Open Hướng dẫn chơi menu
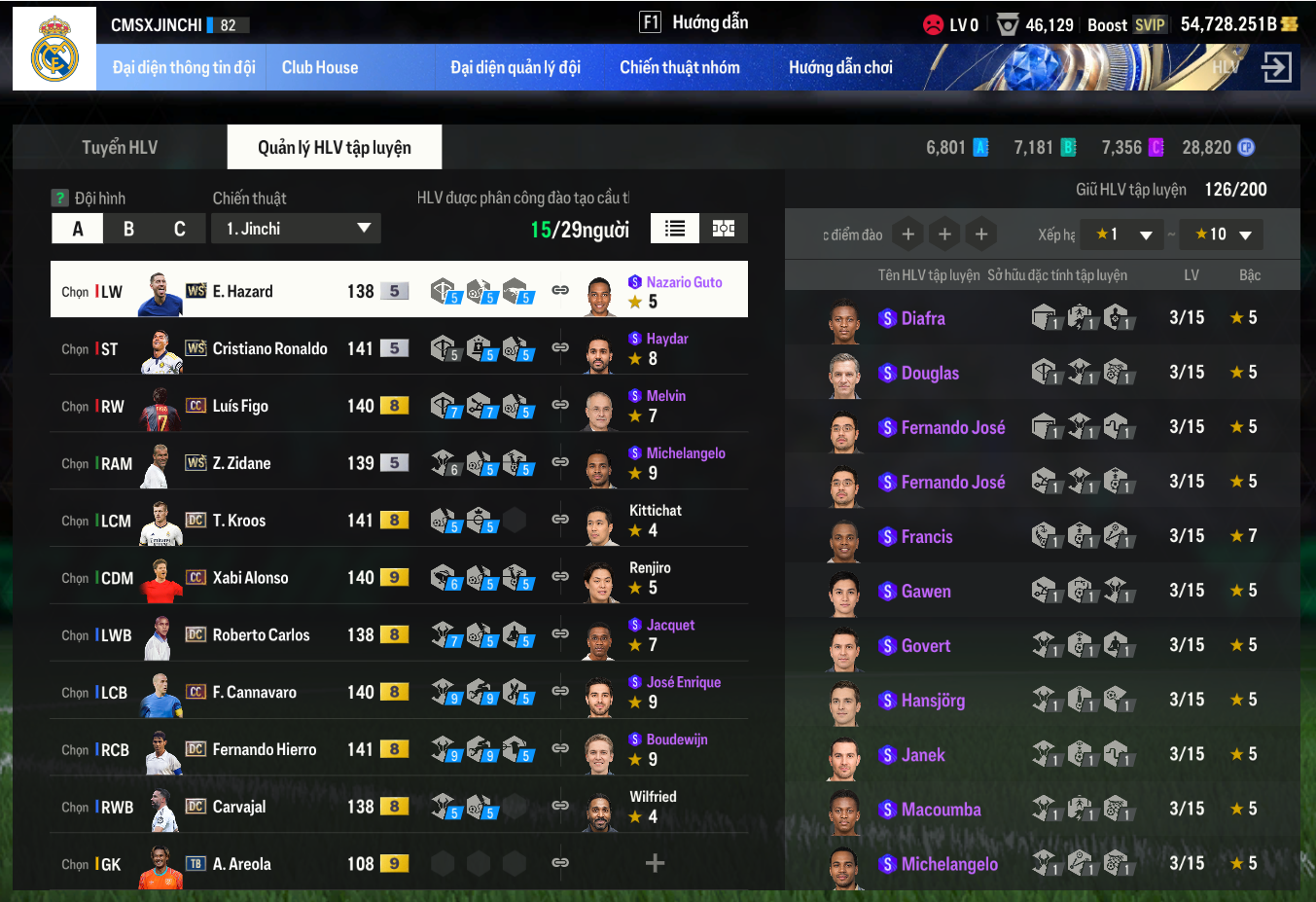This screenshot has height=902, width=1316. (x=840, y=67)
